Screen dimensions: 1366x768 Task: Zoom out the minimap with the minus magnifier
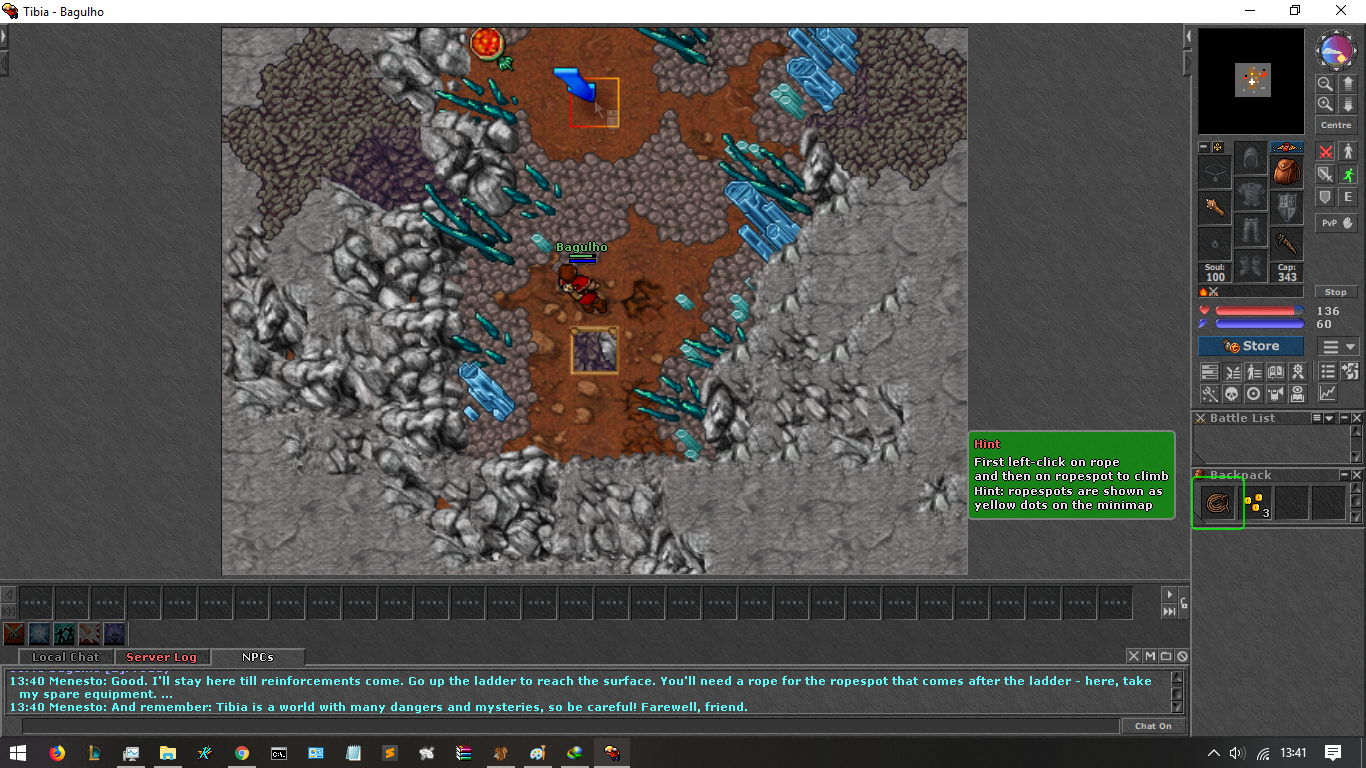pyautogui.click(x=1325, y=84)
